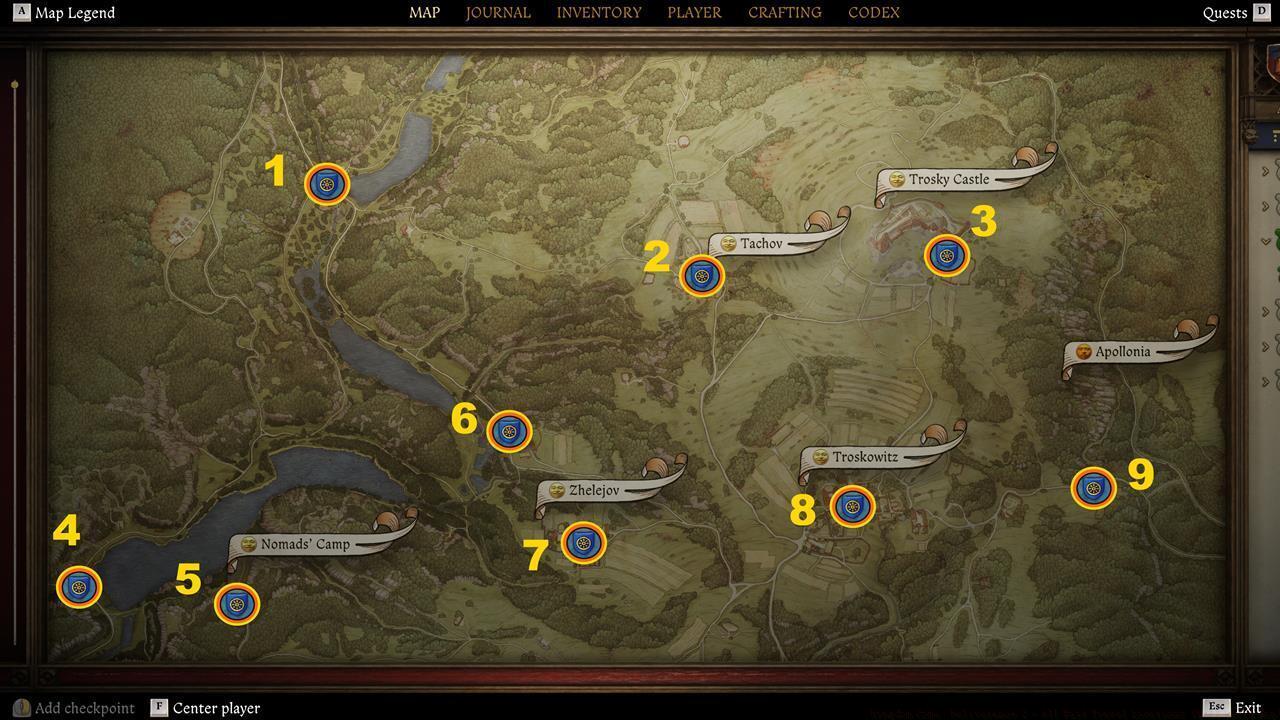Select marker 8 next to Troskowitz

pos(851,507)
